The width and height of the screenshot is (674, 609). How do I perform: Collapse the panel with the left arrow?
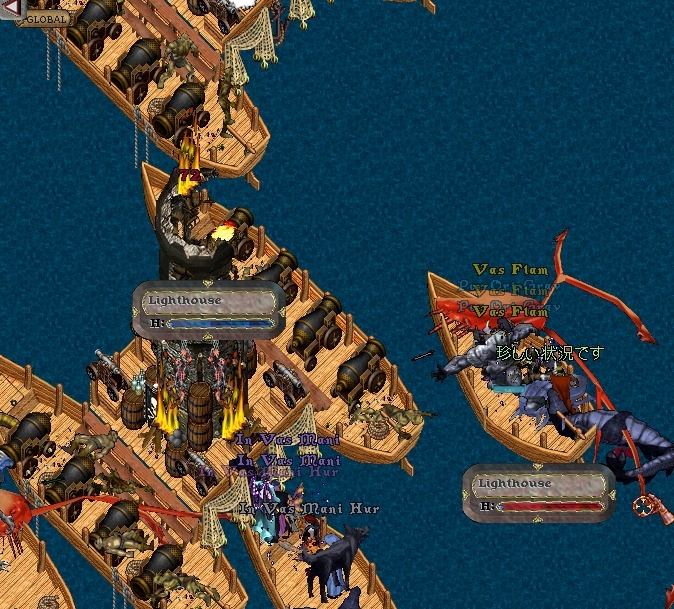(x=10, y=9)
